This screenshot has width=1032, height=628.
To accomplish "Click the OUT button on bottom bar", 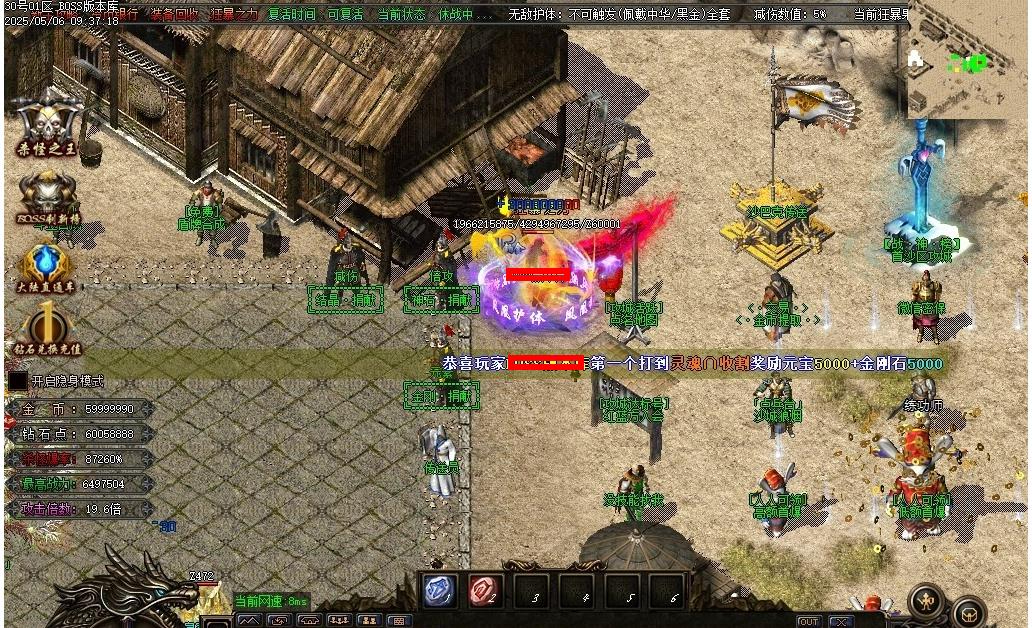I will pyautogui.click(x=809, y=621).
